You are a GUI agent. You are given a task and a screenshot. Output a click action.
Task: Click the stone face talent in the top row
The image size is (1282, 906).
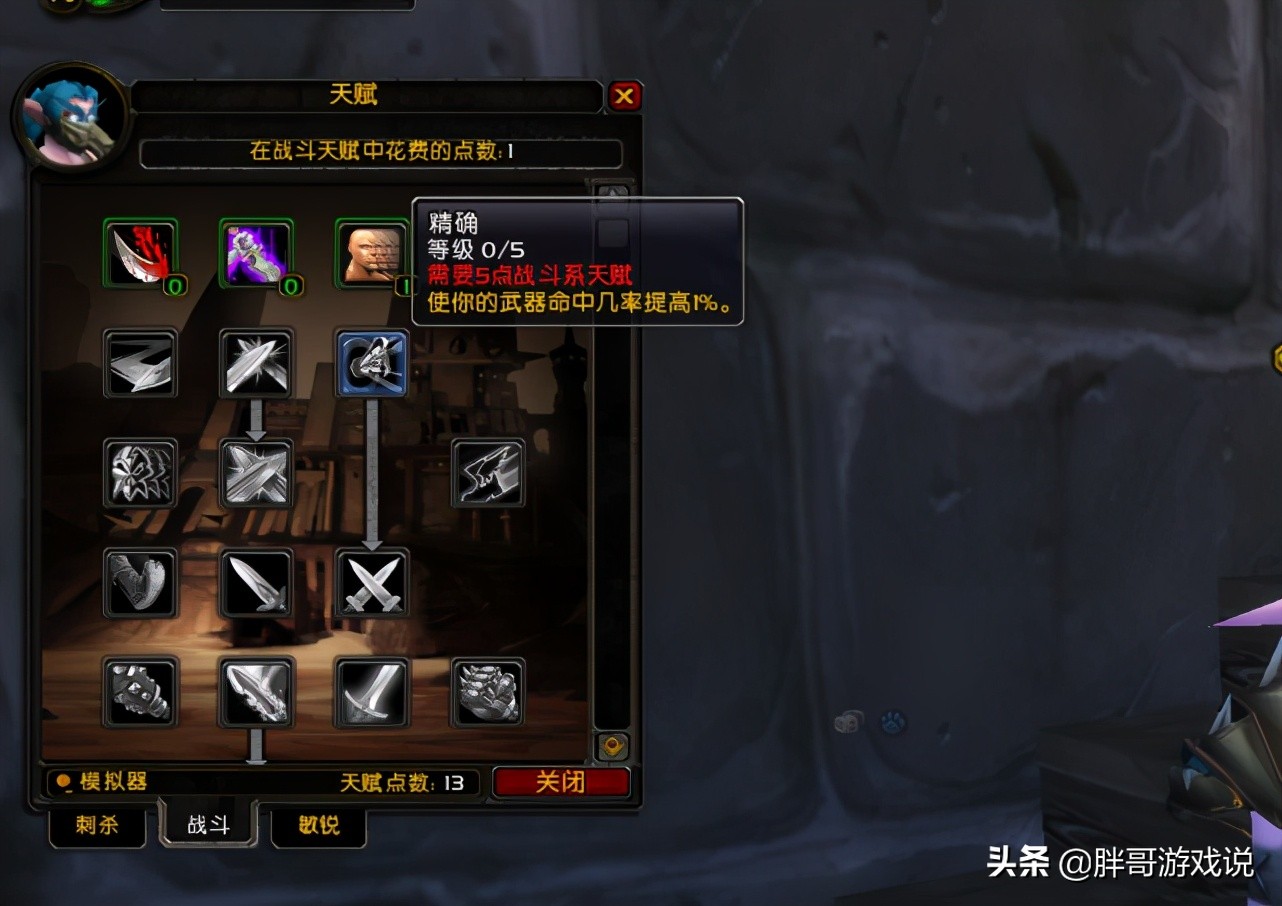371,253
